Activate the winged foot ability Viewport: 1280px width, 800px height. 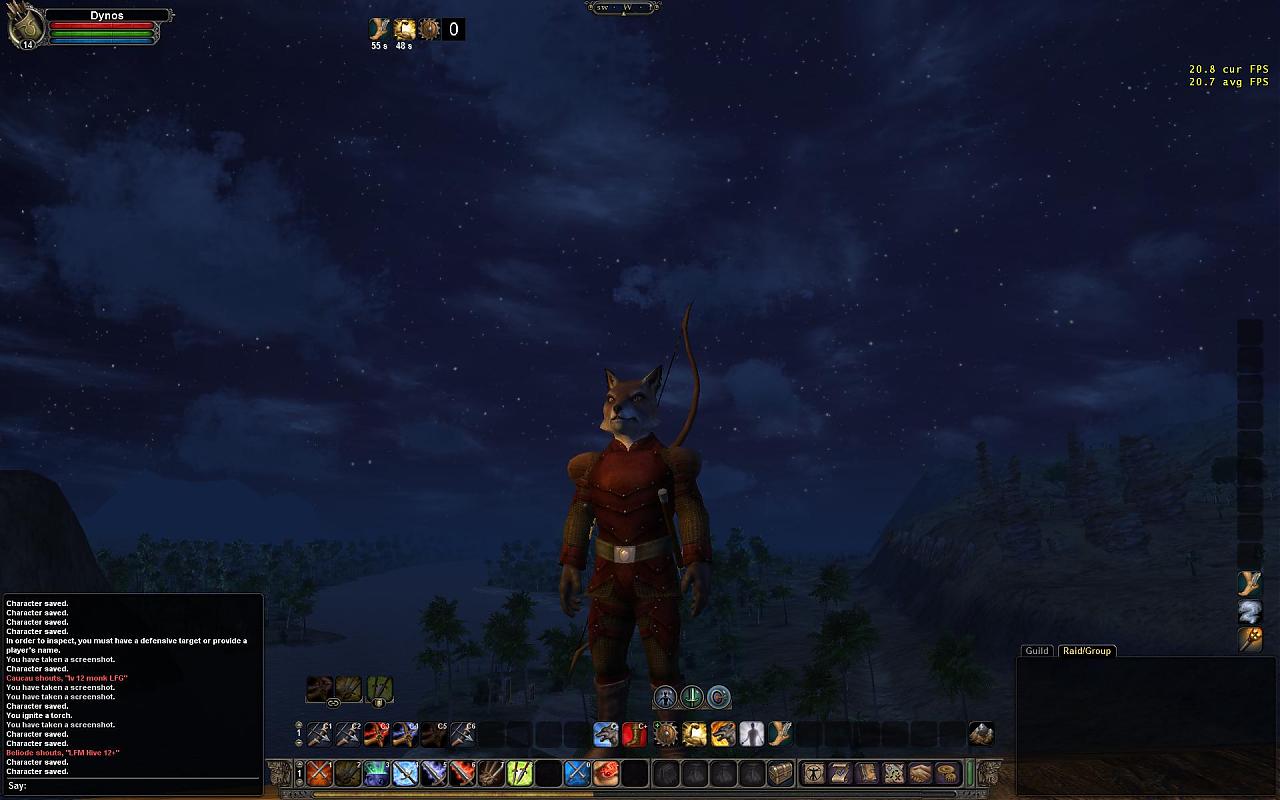click(780, 735)
